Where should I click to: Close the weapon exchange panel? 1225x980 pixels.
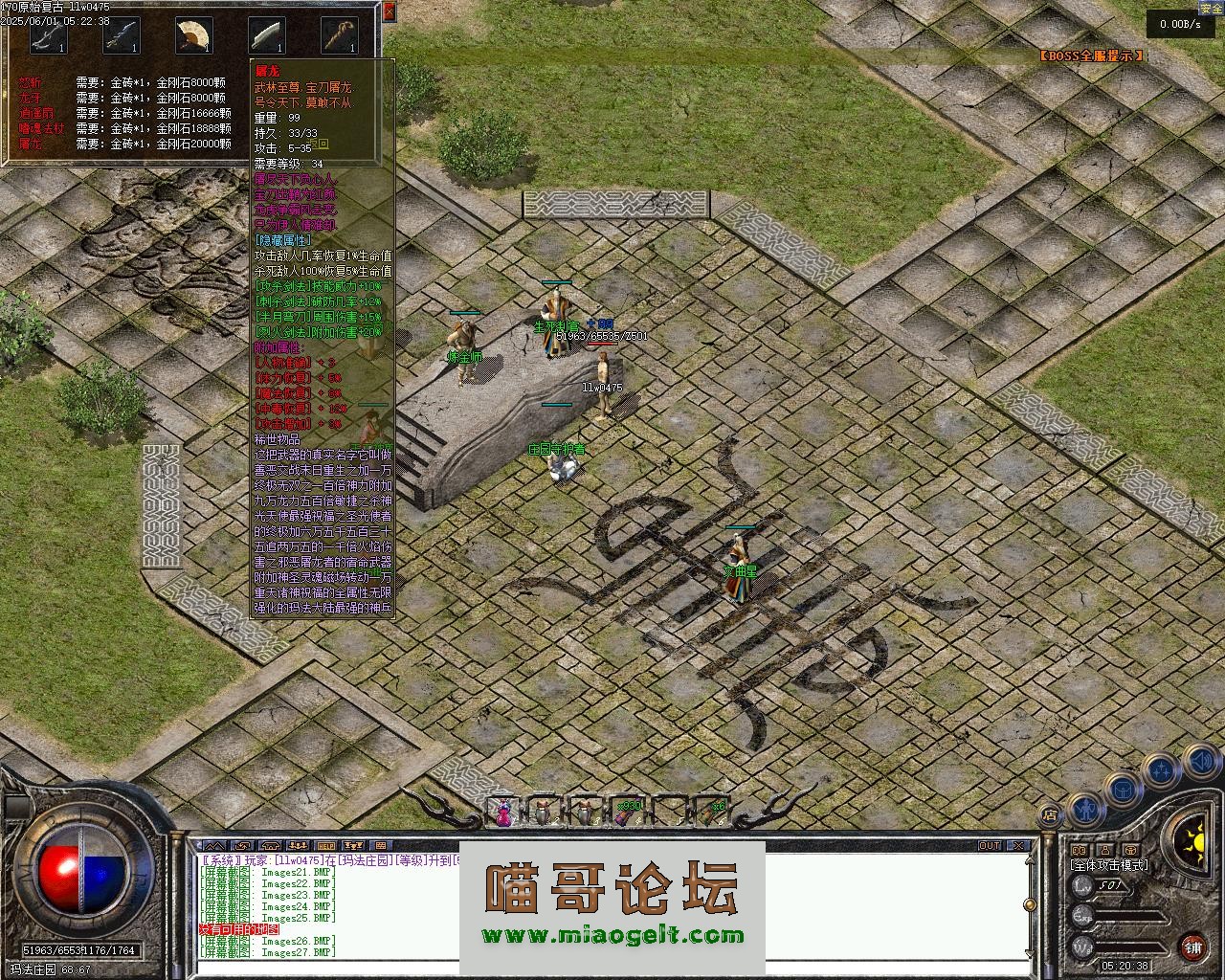[x=389, y=11]
